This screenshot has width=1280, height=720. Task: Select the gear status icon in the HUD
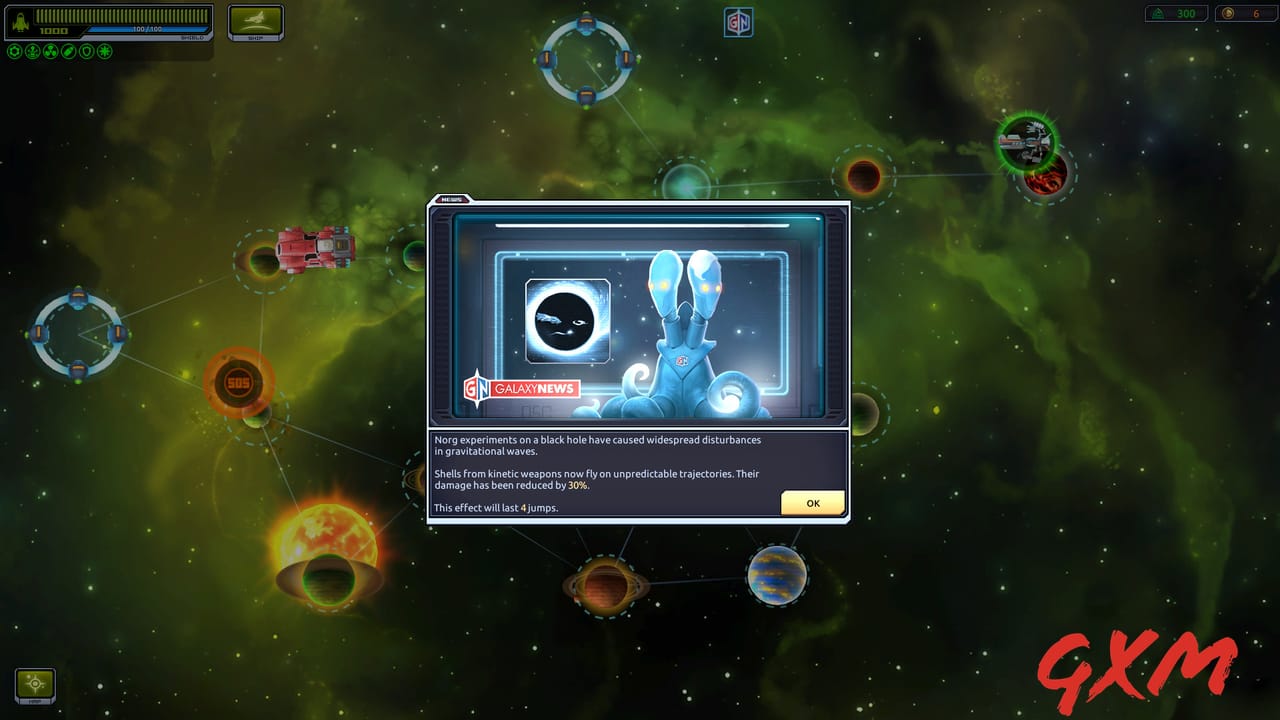pyautogui.click(x=14, y=51)
